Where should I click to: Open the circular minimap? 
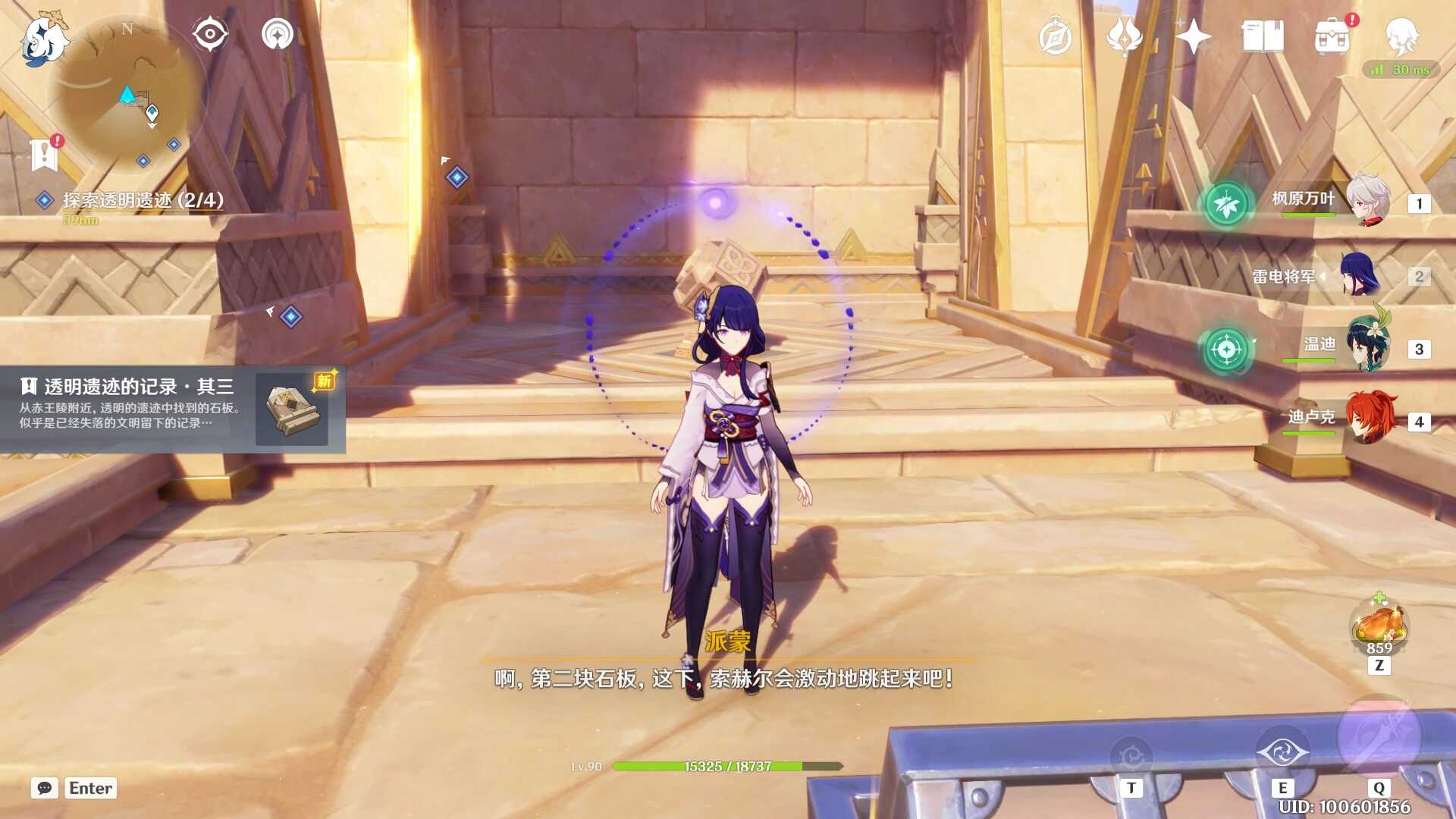point(127,93)
